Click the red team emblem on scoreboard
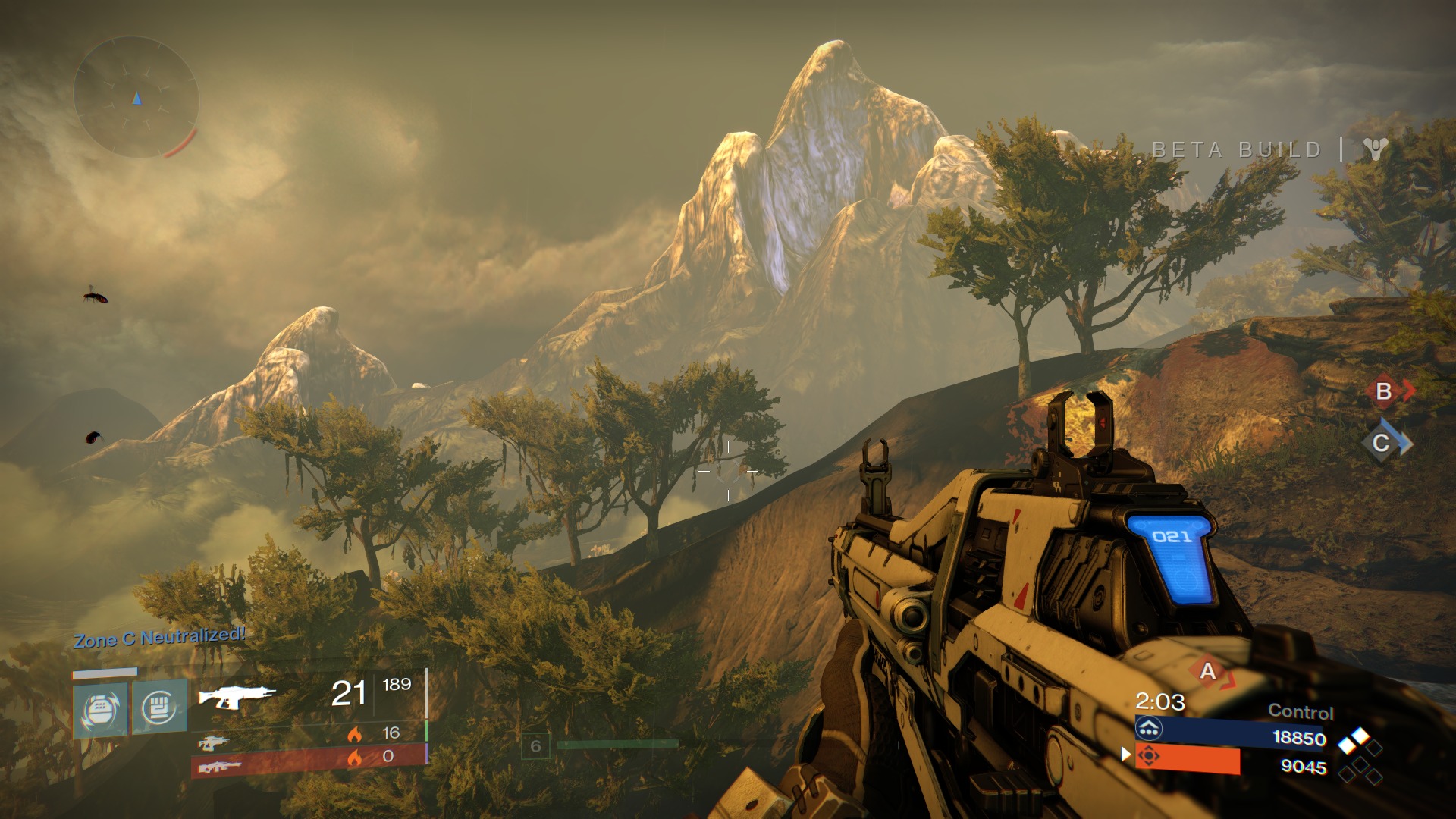Screen dimensions: 1456x819 [x=1149, y=756]
